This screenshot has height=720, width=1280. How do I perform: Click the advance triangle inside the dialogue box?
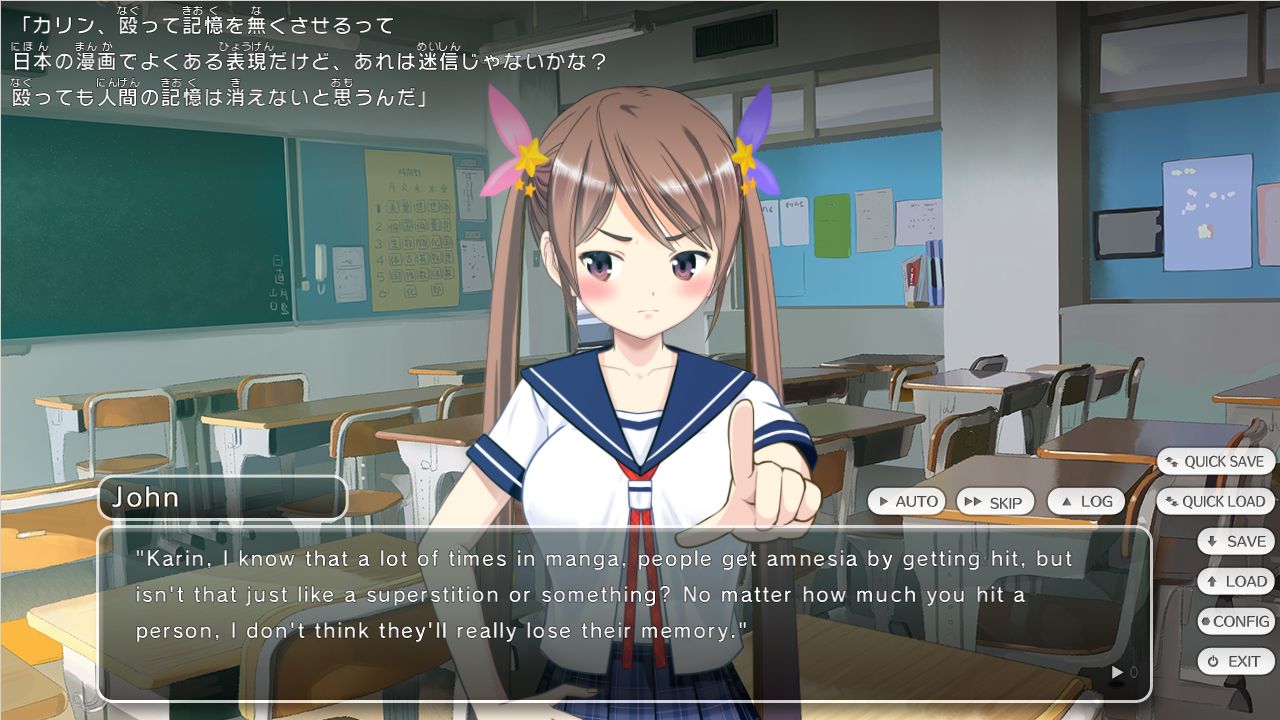click(x=1117, y=672)
